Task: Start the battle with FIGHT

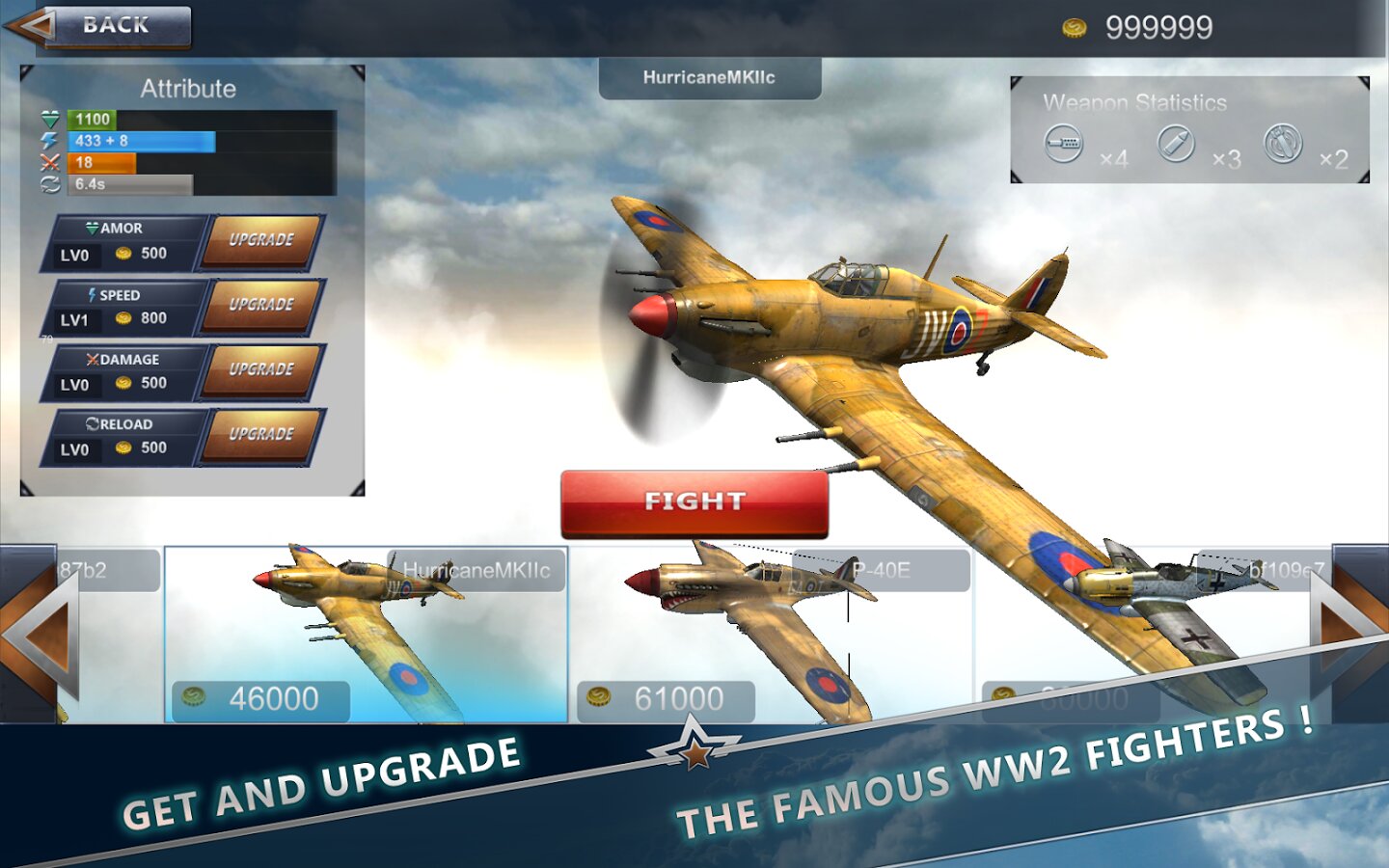Action: [694, 502]
